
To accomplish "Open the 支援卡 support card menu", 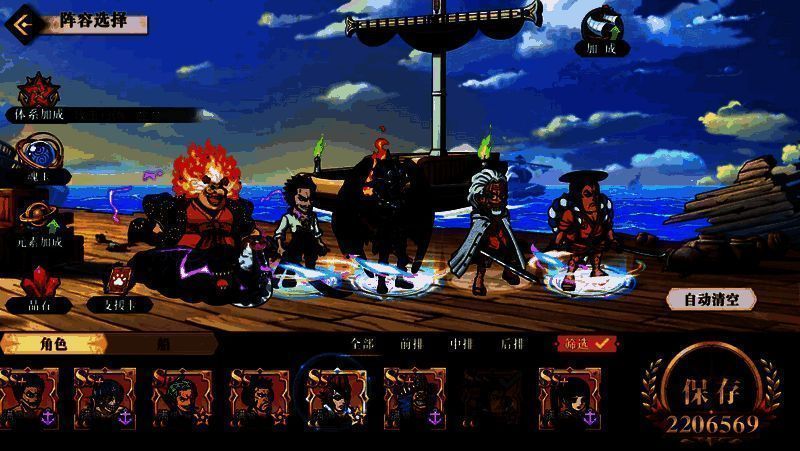I will [118, 286].
